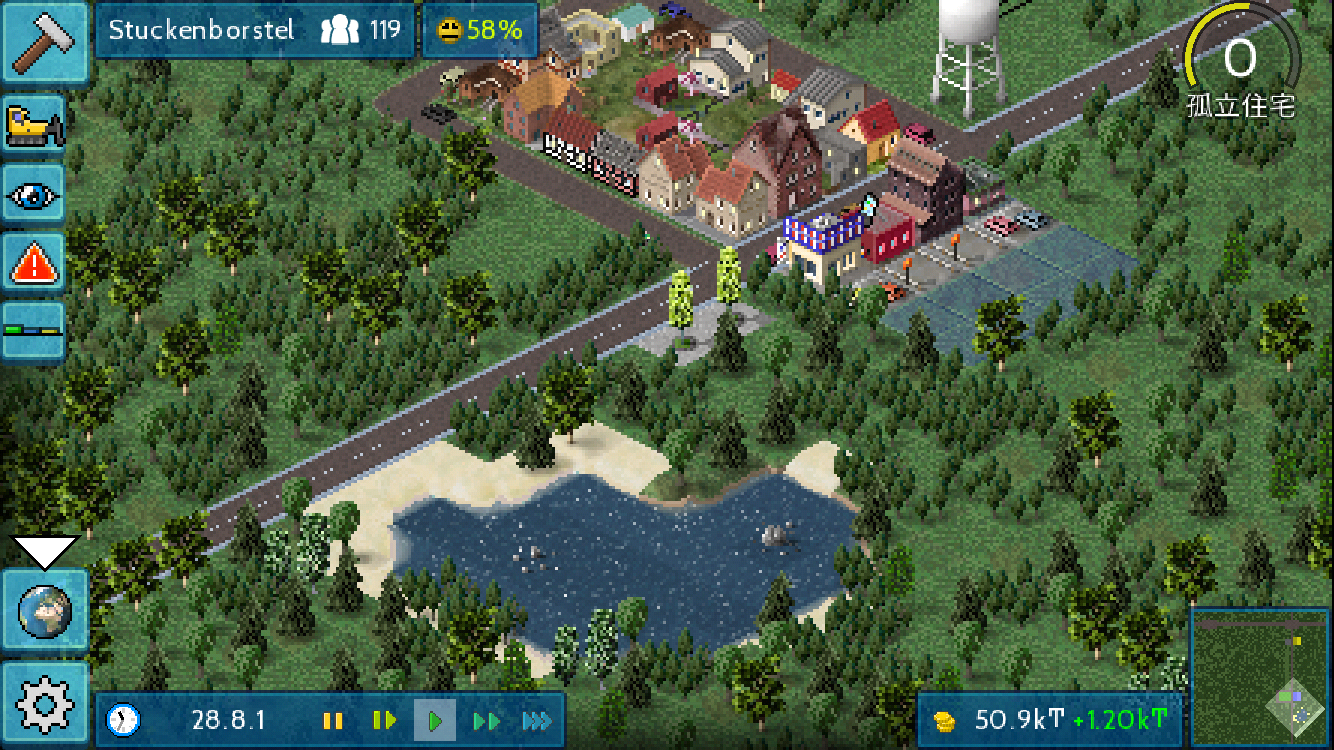
Task: Select normal play speed
Action: (435, 720)
